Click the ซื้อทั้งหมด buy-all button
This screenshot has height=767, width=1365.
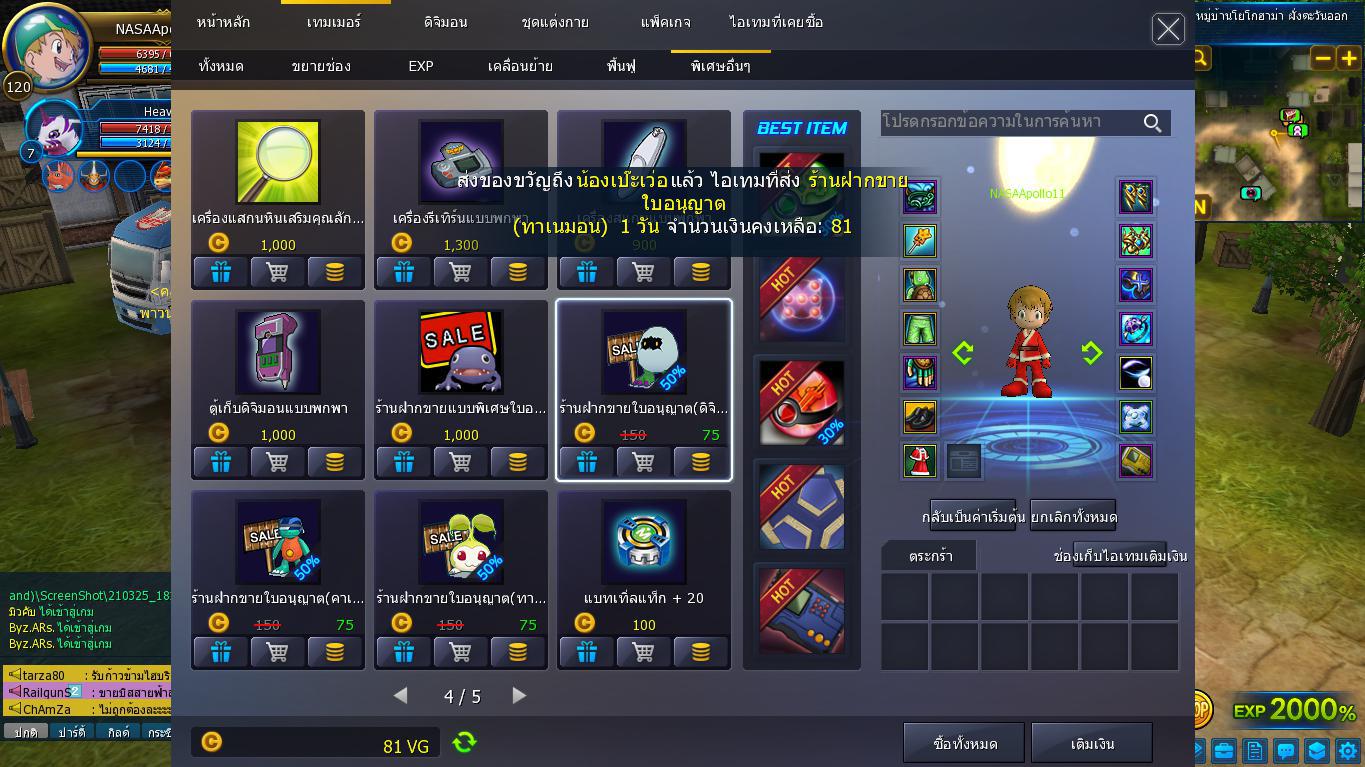[965, 743]
